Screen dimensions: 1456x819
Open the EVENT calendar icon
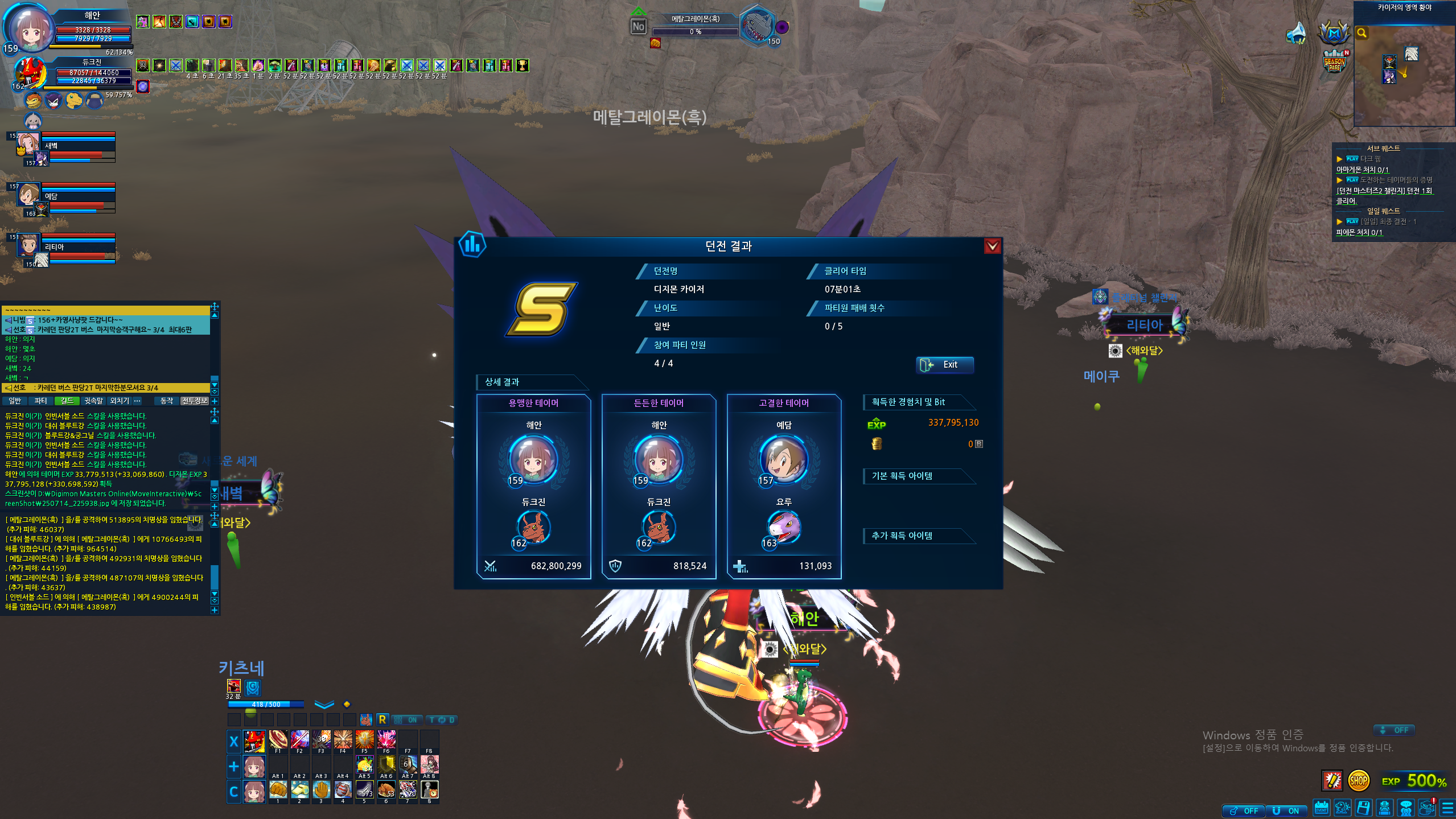[x=1321, y=808]
